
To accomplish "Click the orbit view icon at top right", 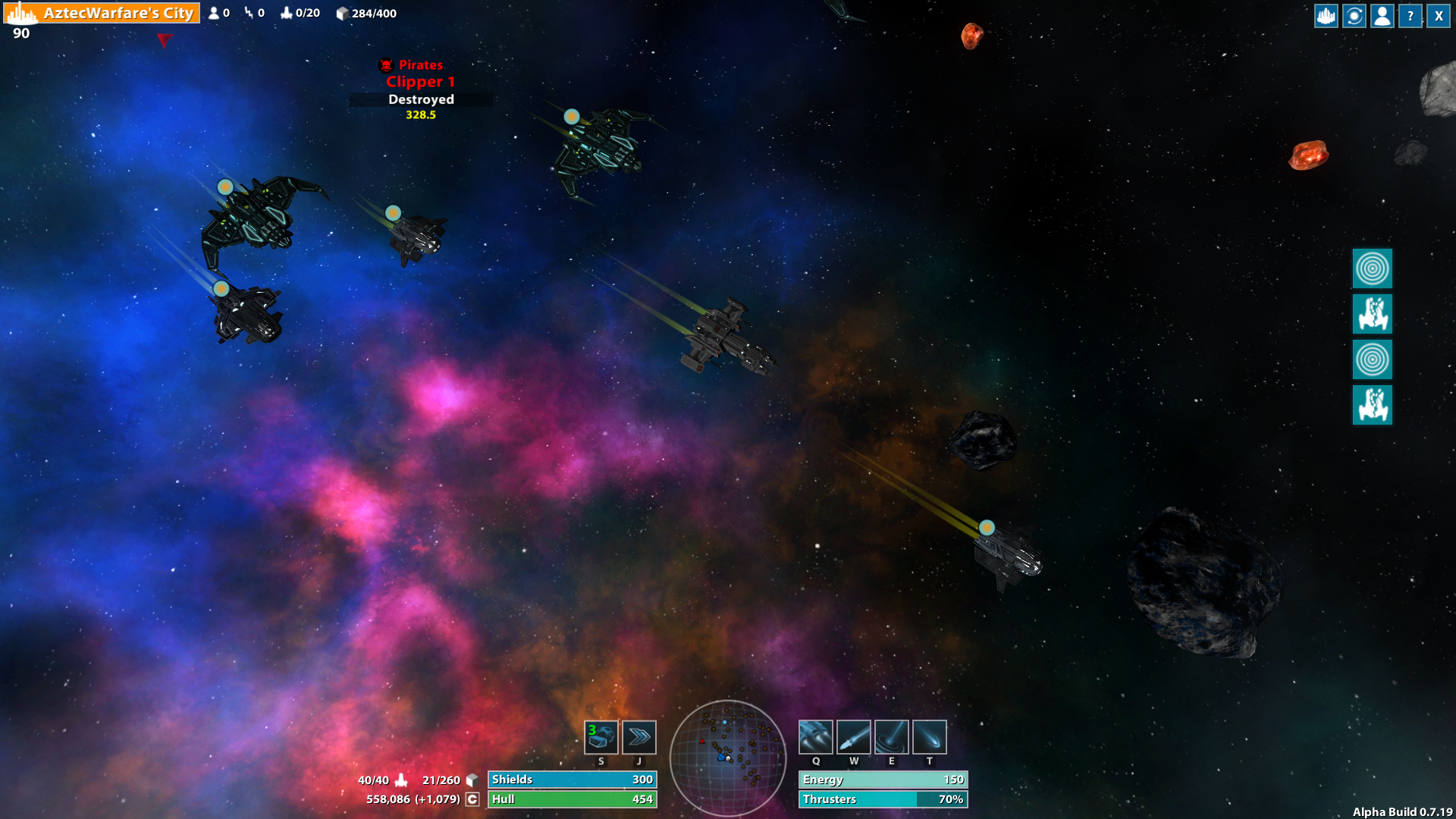I will tap(1354, 15).
